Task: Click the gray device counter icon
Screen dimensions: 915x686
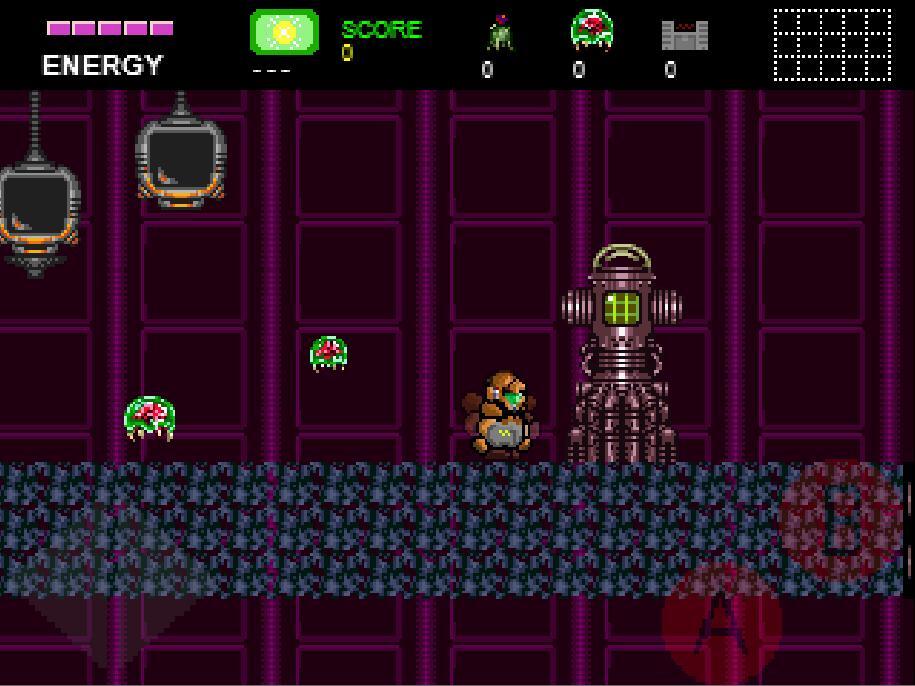Action: pos(684,35)
